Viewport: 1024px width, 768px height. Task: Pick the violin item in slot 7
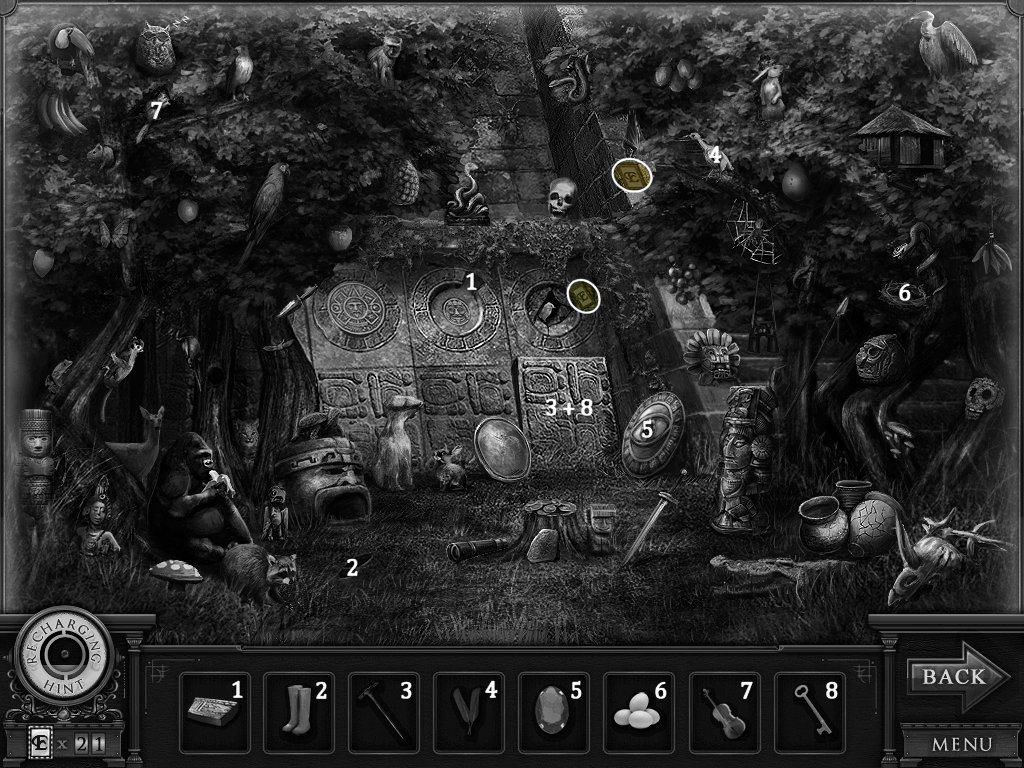point(725,712)
